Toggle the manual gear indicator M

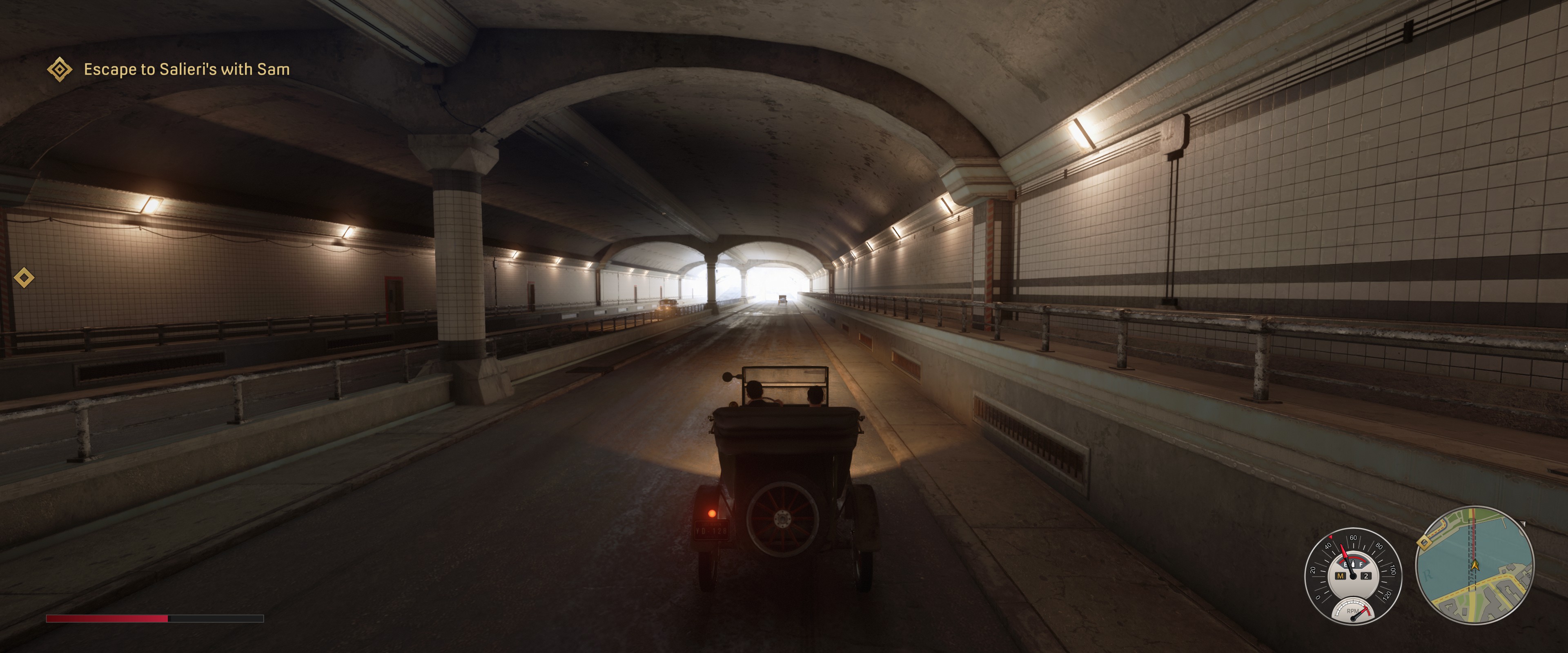point(1340,576)
